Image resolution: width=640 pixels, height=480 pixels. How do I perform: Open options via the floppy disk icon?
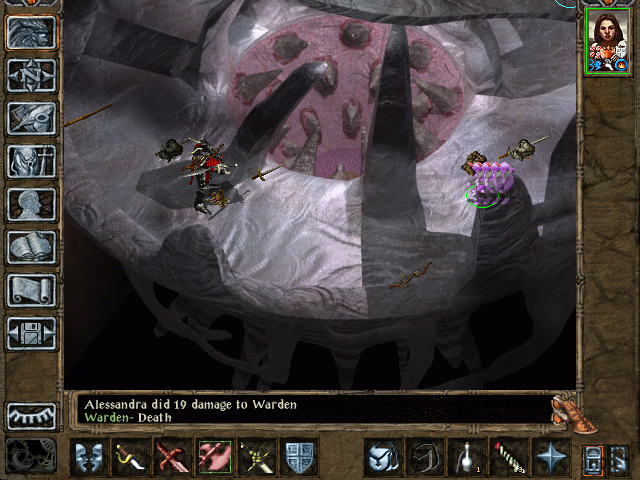pos(32,333)
